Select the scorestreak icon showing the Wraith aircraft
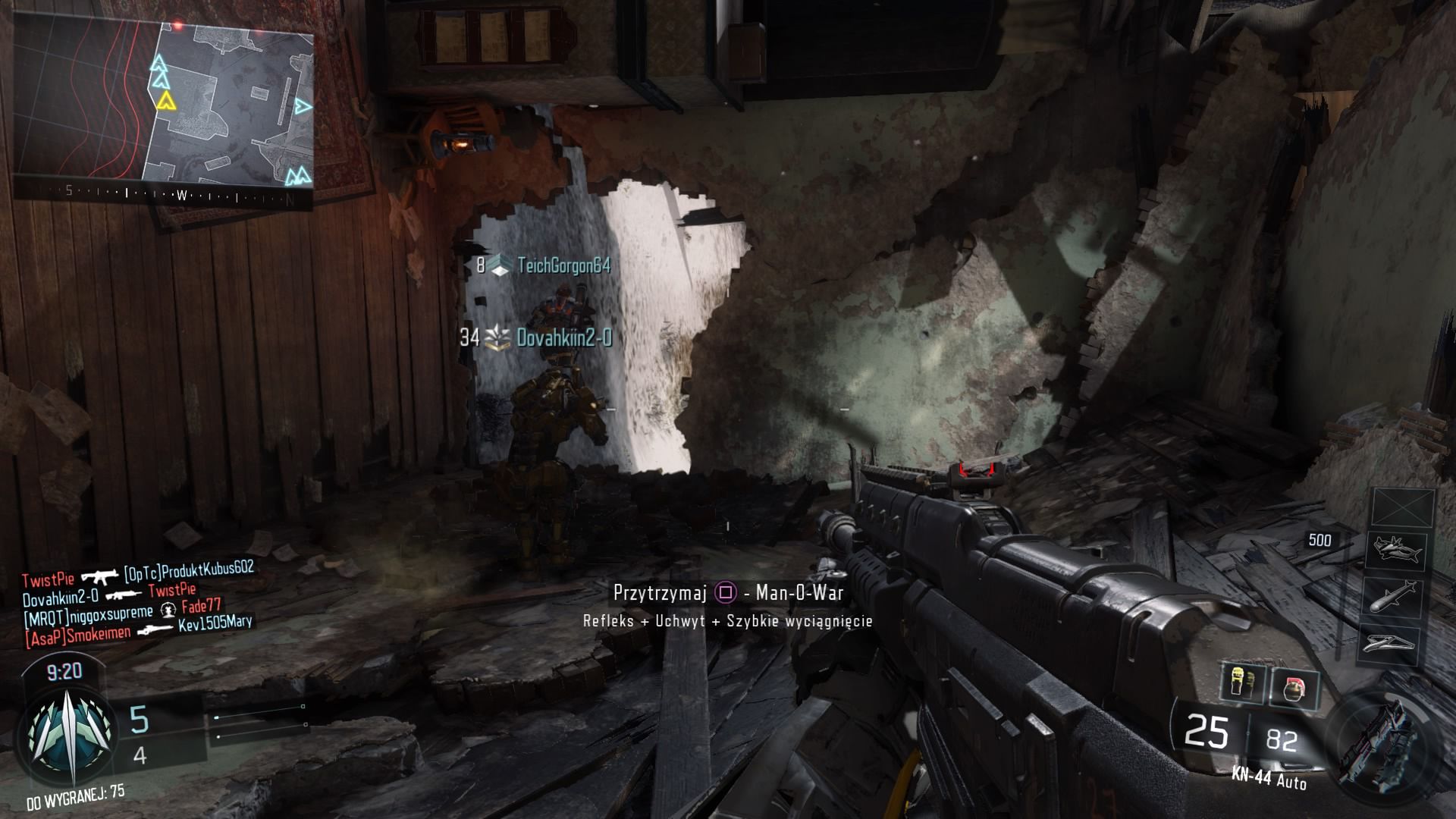 pyautogui.click(x=1398, y=549)
